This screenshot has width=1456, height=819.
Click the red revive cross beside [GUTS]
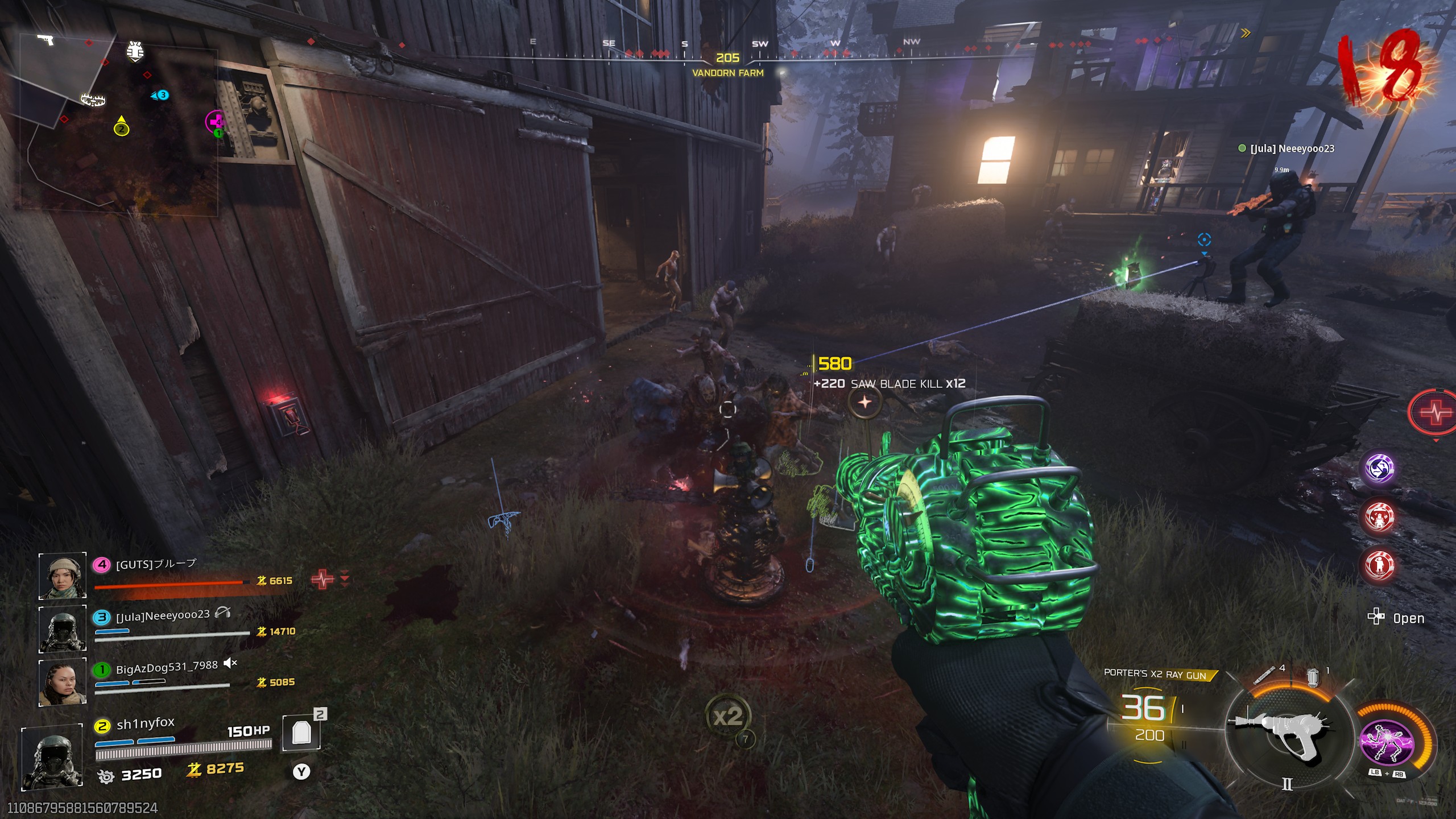click(322, 580)
